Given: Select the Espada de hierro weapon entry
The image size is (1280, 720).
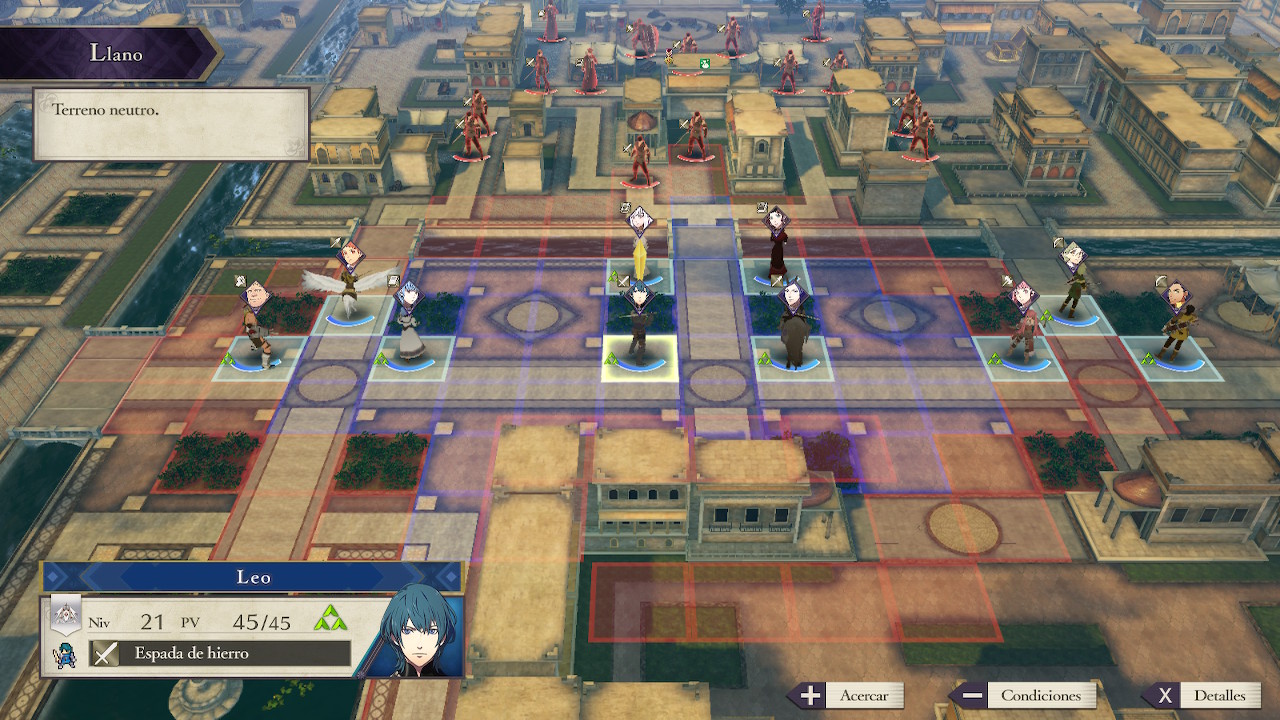Looking at the screenshot, I should tap(221, 654).
